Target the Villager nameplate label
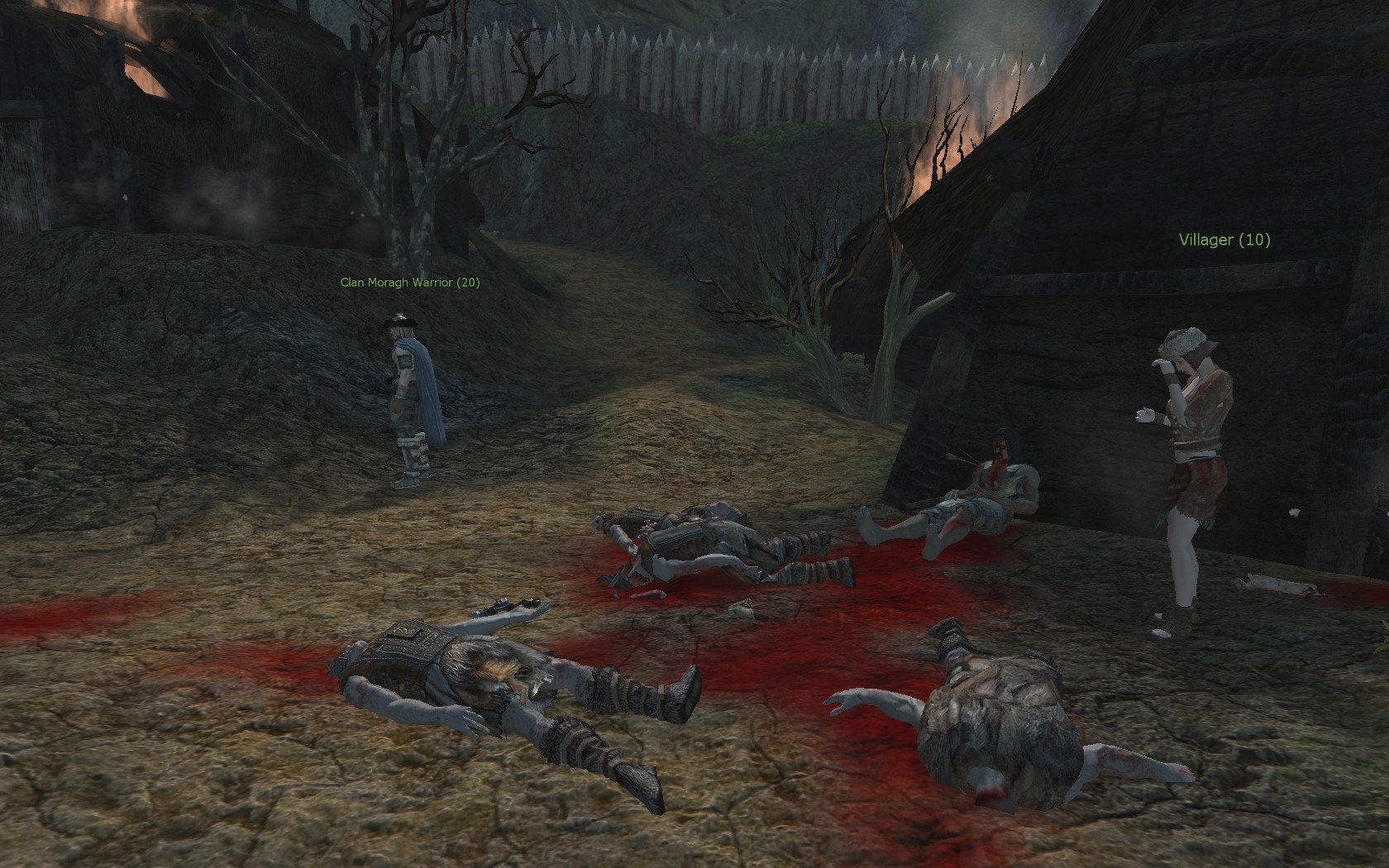The height and width of the screenshot is (868, 1389). pos(1224,240)
